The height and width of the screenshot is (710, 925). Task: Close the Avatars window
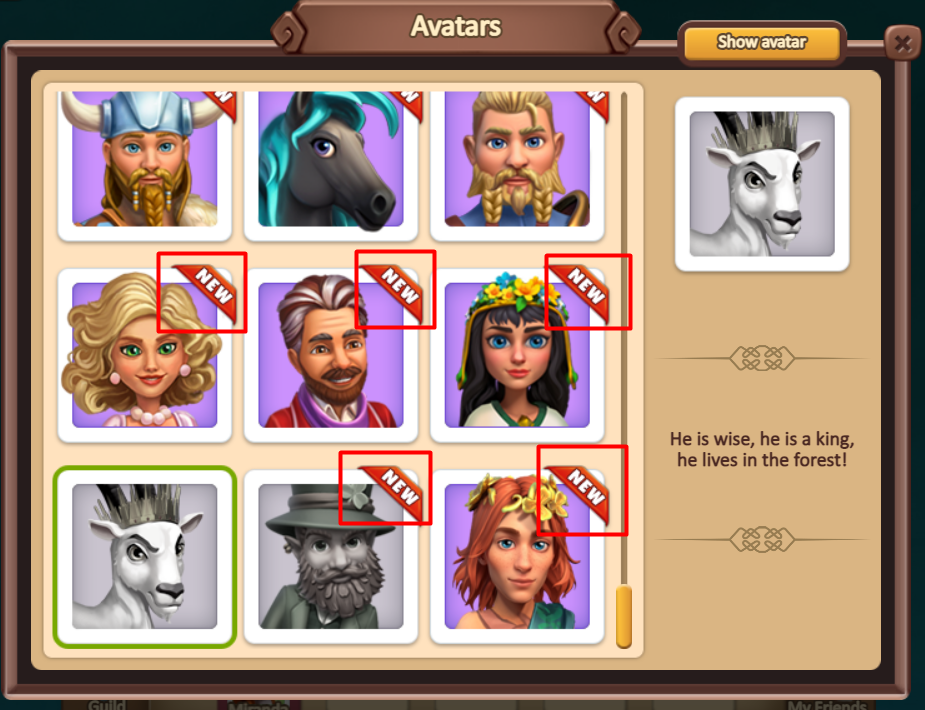[902, 43]
